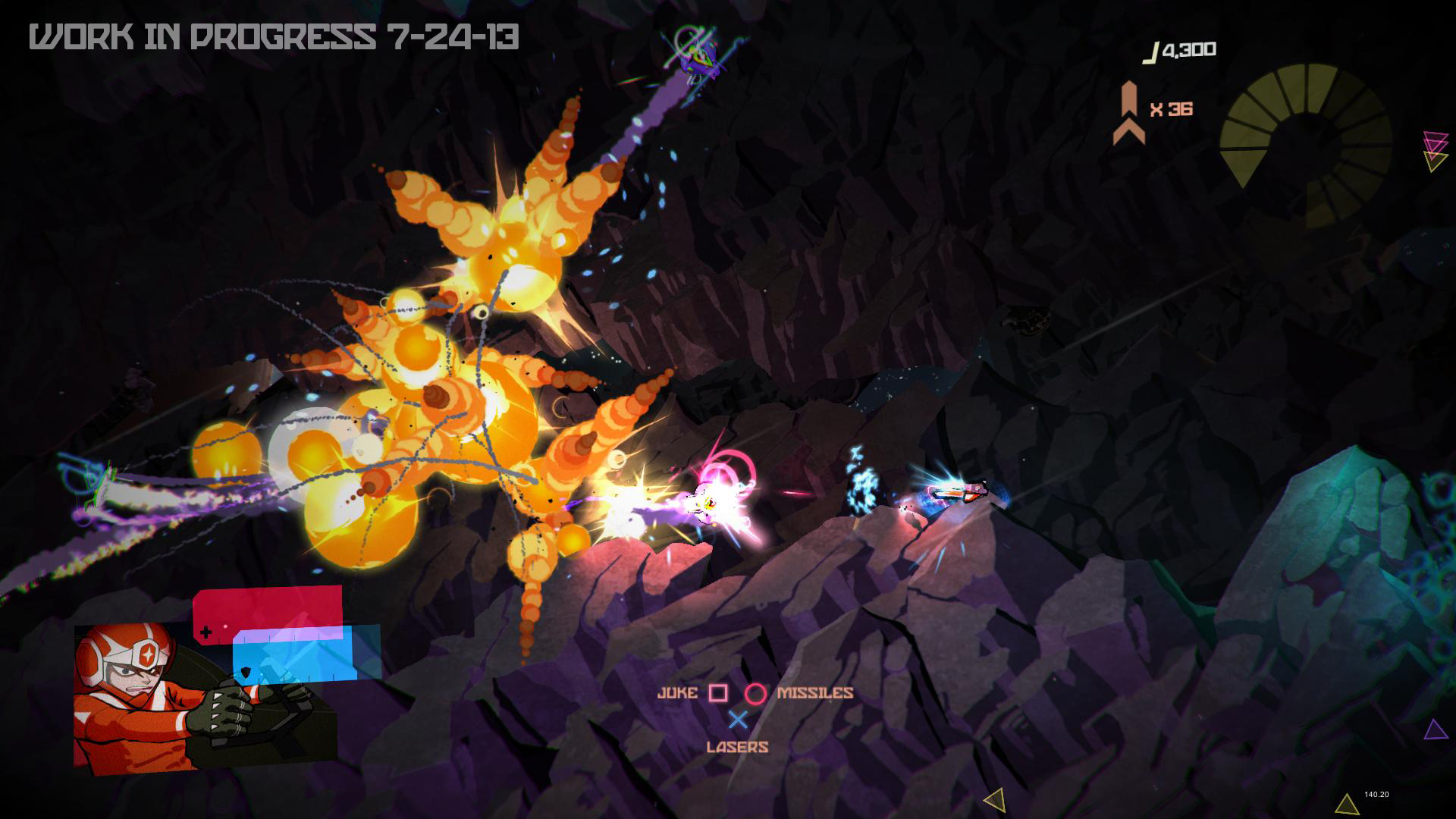Click the purple triangle offscreen enemy marker

coord(1435,730)
